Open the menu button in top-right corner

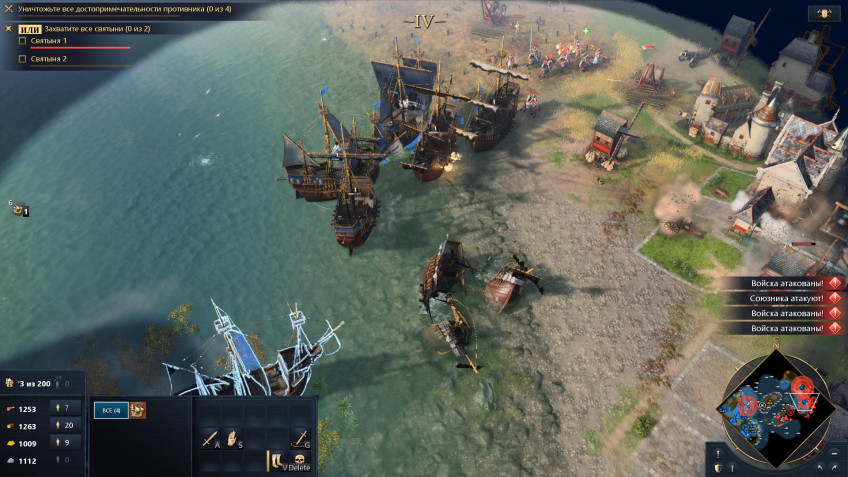(824, 13)
